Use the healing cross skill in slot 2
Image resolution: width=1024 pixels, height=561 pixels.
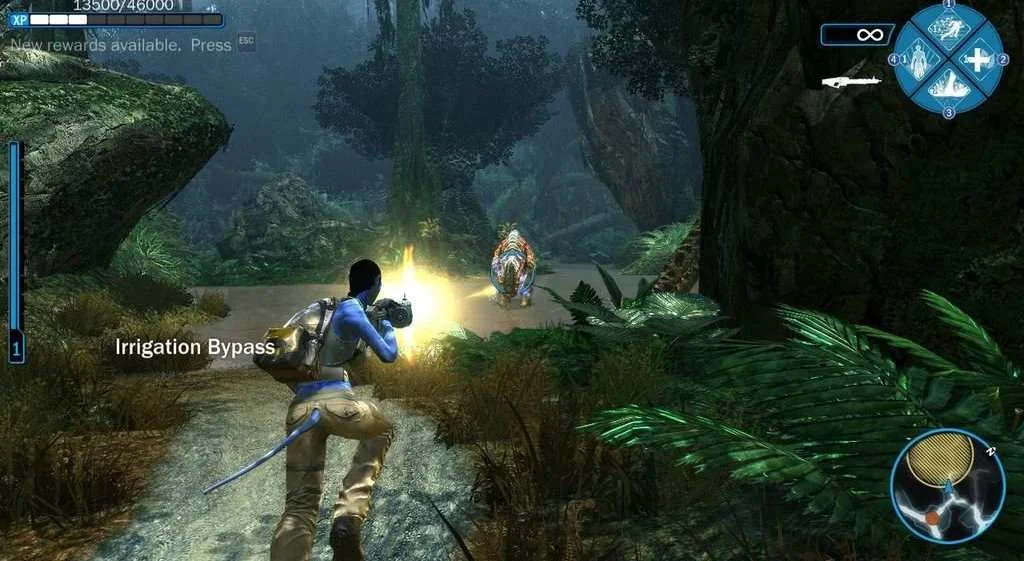[x=975, y=59]
